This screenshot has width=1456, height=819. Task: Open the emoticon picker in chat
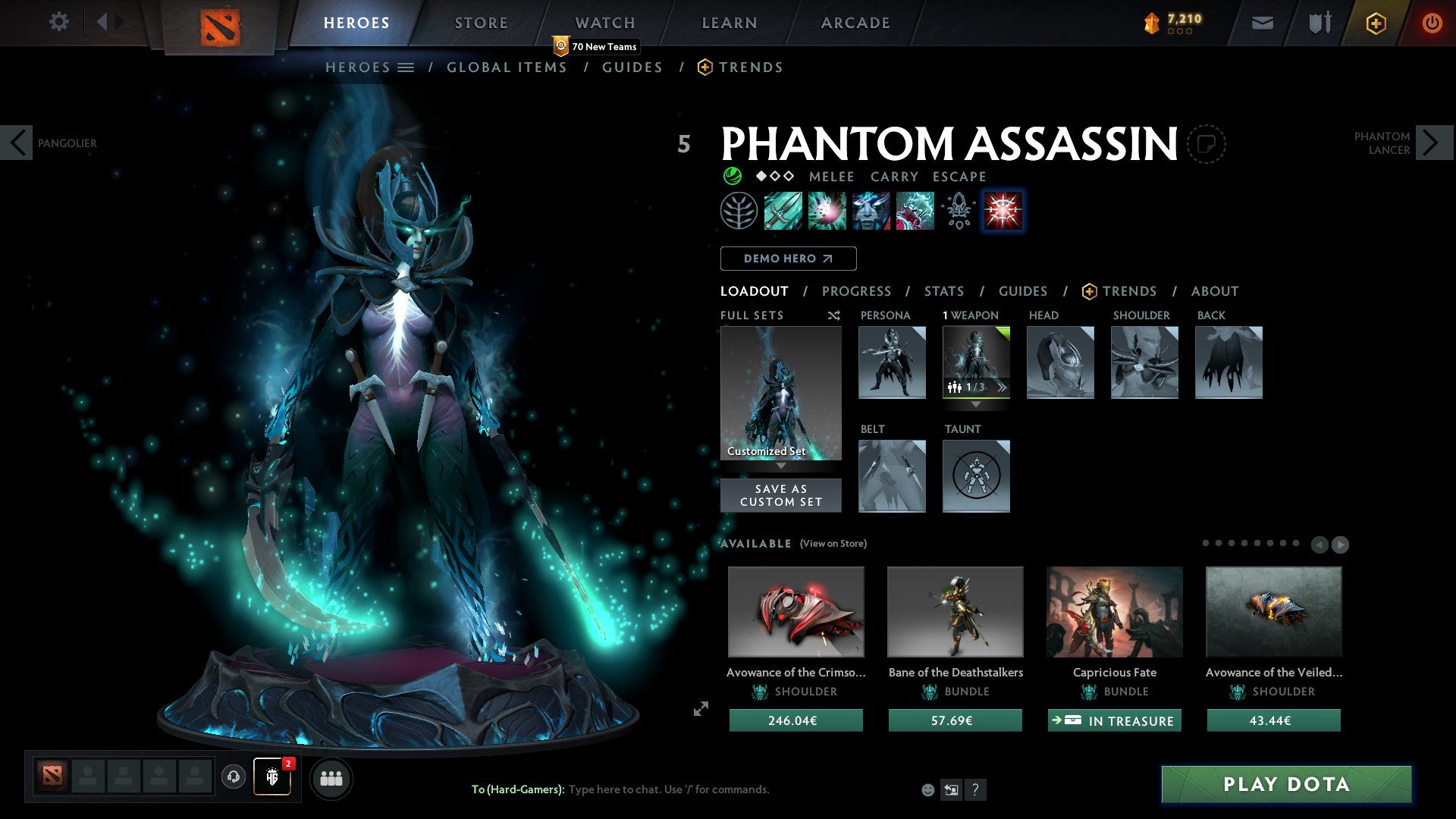coord(927,790)
